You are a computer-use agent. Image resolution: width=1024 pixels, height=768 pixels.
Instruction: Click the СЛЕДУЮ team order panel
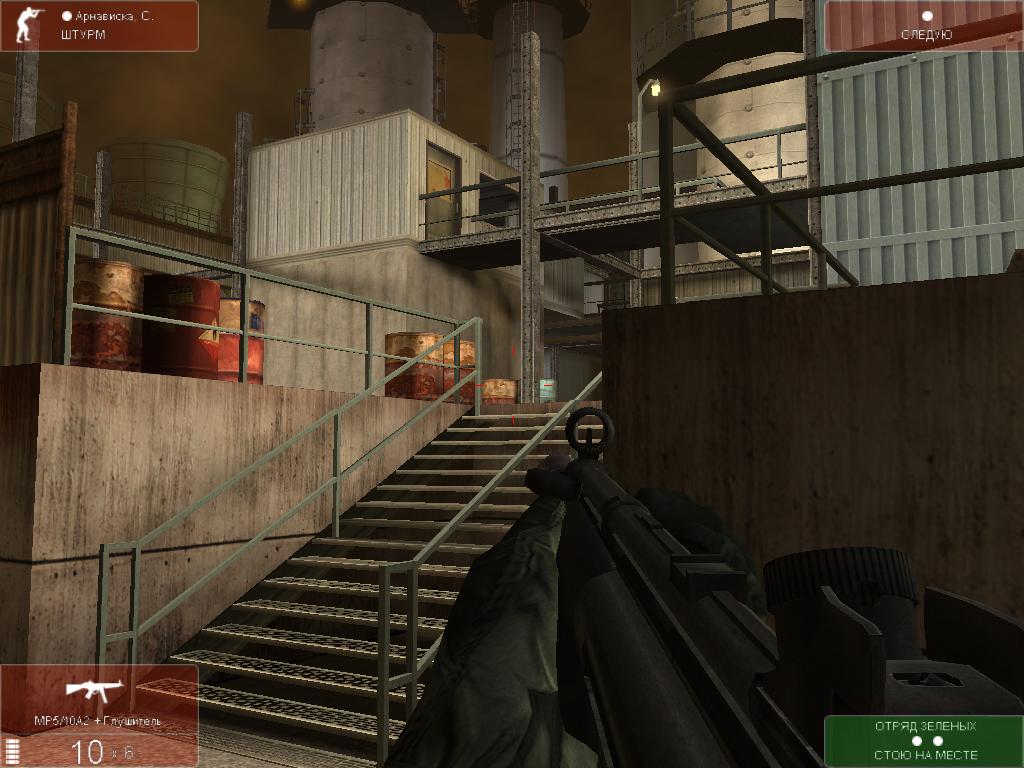point(923,27)
